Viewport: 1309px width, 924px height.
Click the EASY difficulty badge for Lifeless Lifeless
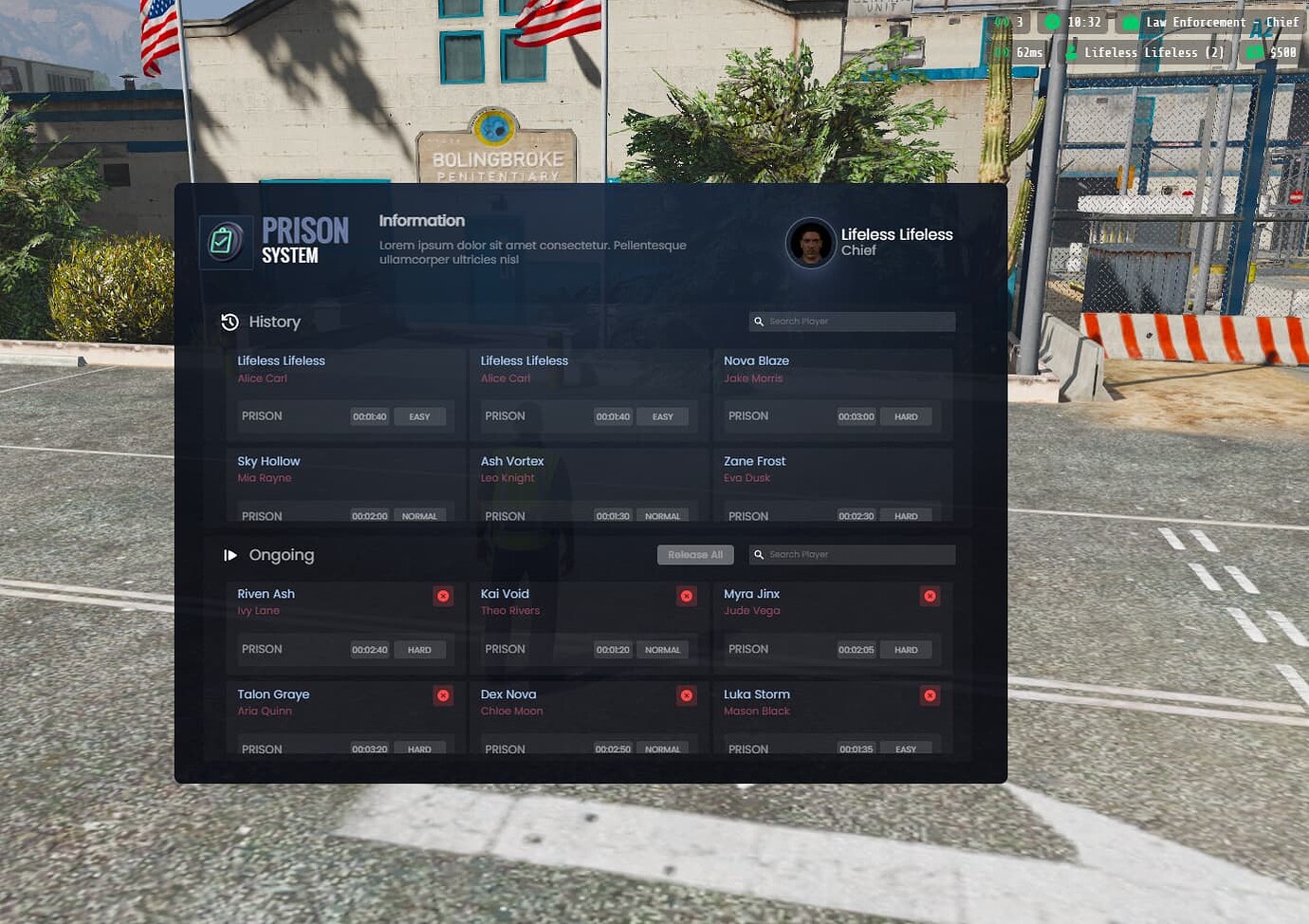tap(420, 416)
